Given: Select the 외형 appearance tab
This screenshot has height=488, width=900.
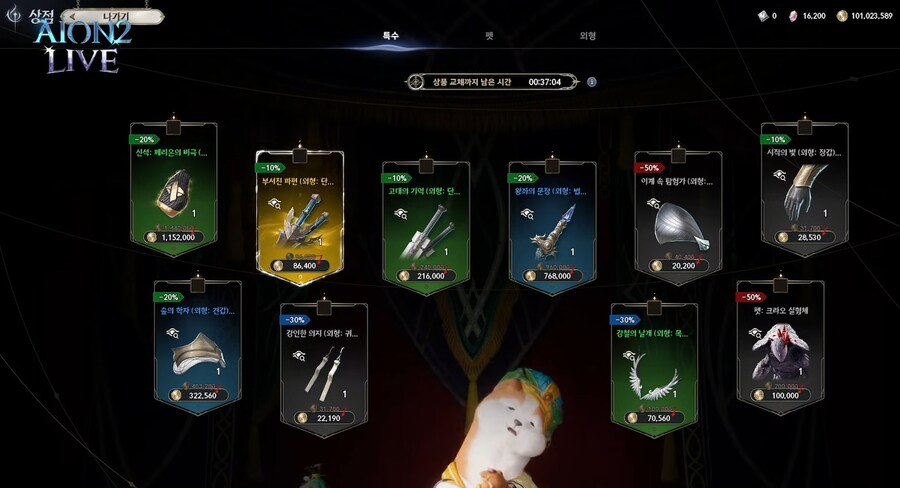Looking at the screenshot, I should (x=588, y=36).
